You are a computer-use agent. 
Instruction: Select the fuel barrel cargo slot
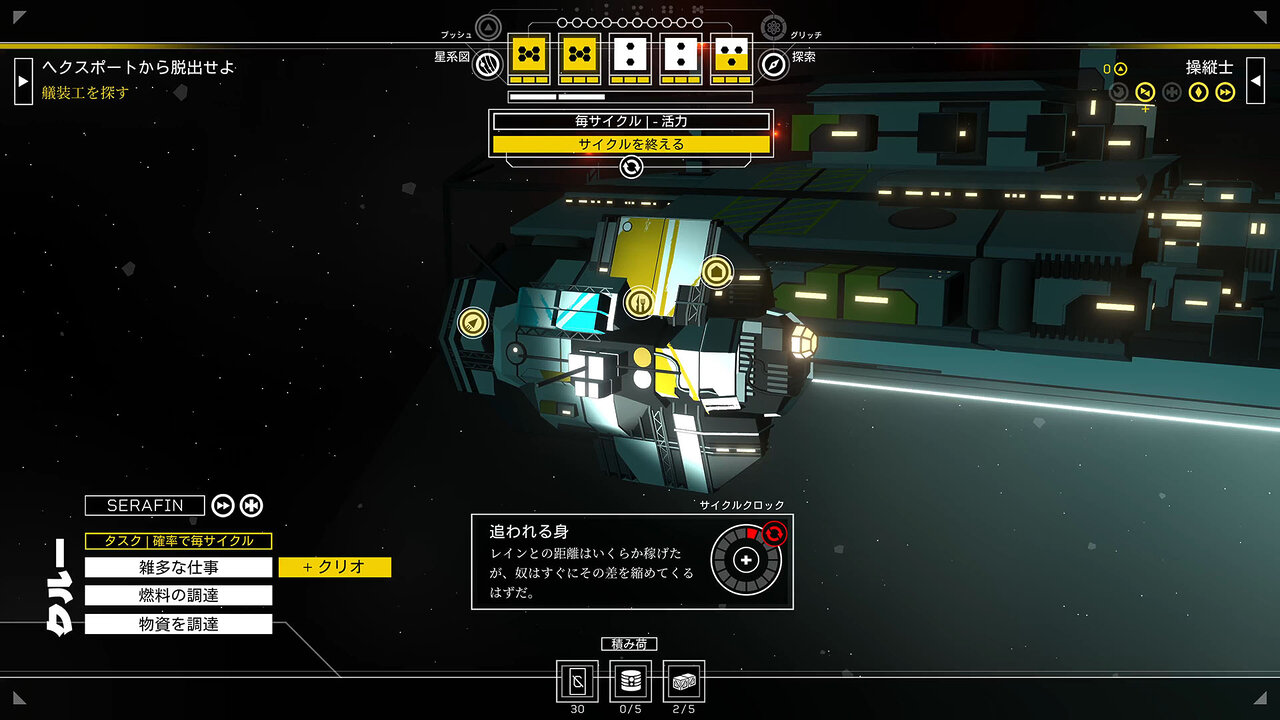(630, 682)
